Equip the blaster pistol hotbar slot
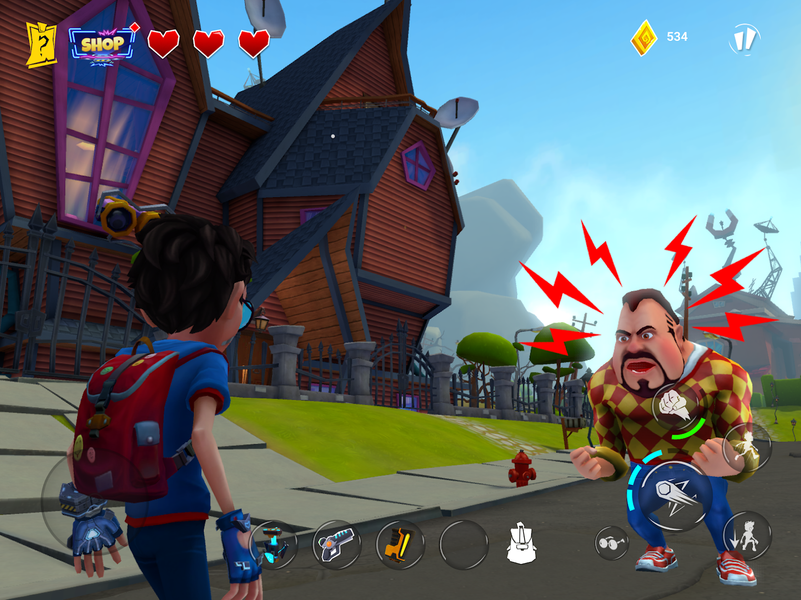The height and width of the screenshot is (600, 801). [x=337, y=545]
